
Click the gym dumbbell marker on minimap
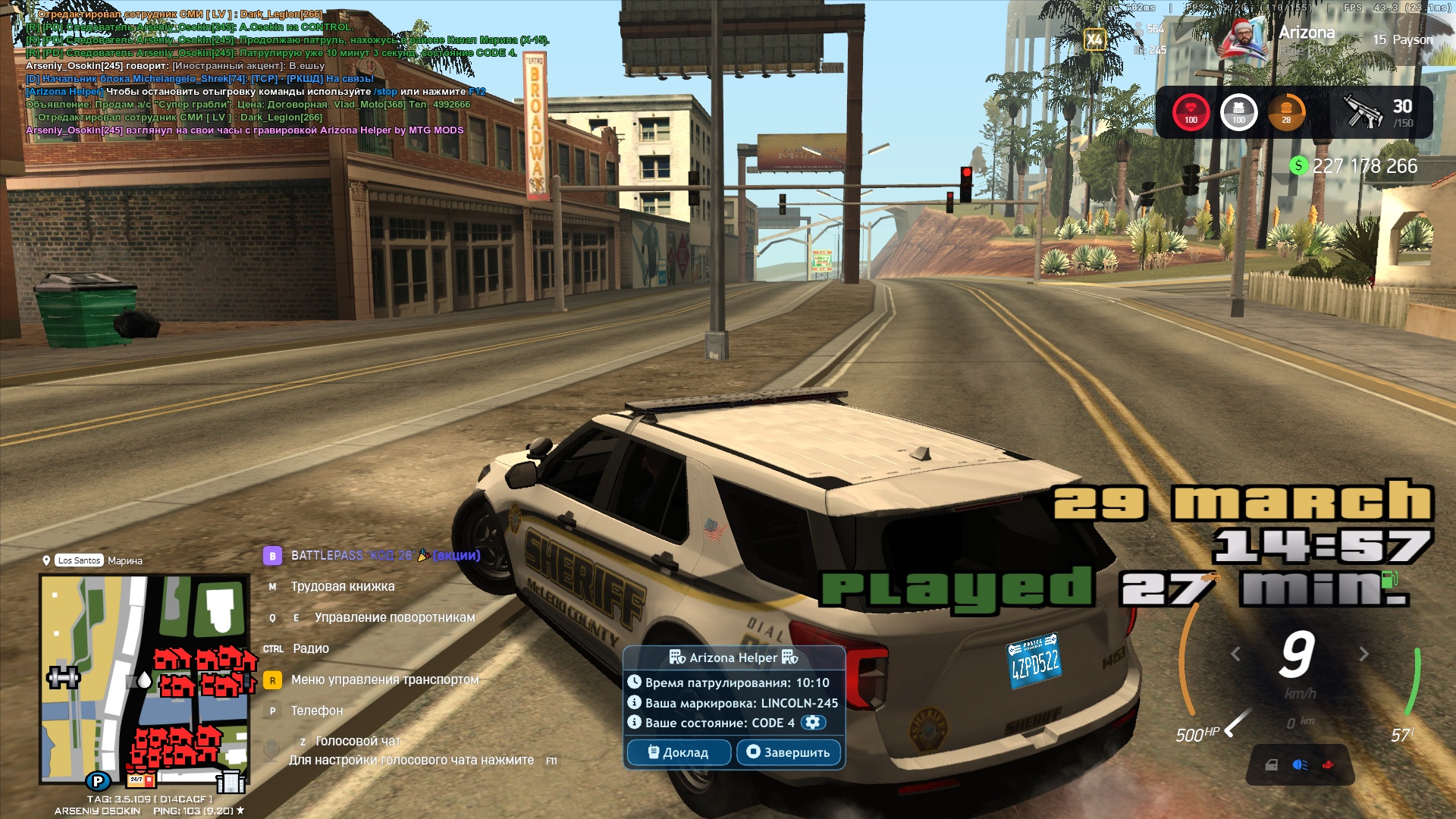tap(63, 676)
